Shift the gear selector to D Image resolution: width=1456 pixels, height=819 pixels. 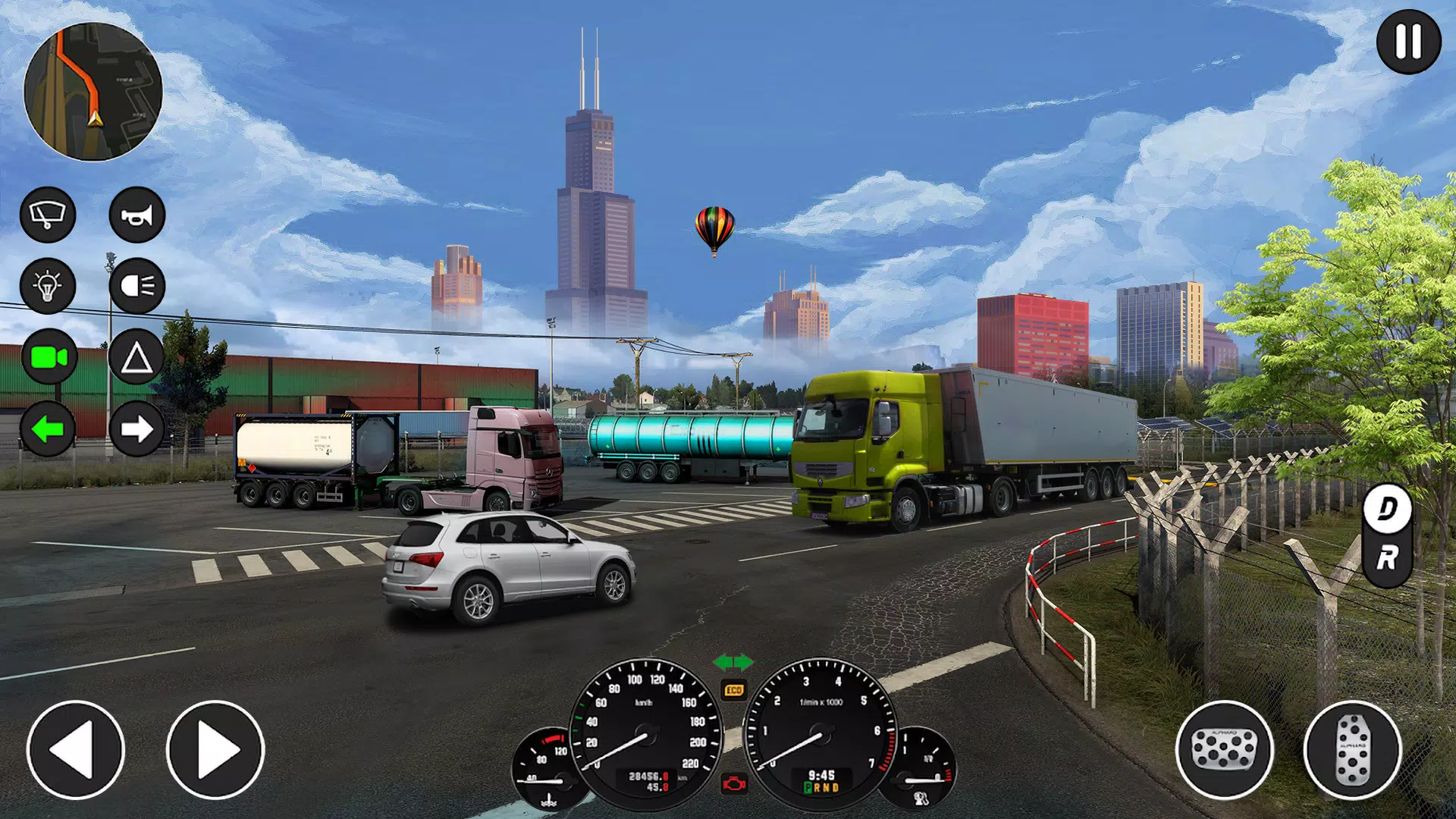click(1387, 509)
